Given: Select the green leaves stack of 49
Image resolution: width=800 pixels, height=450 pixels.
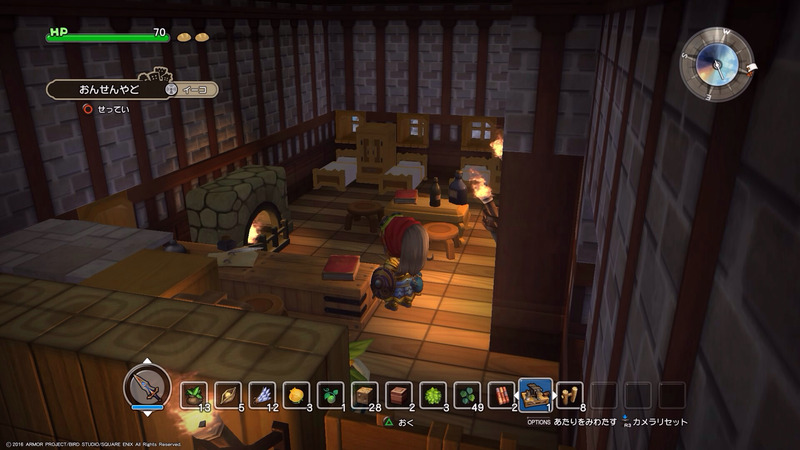Looking at the screenshot, I should pos(466,395).
